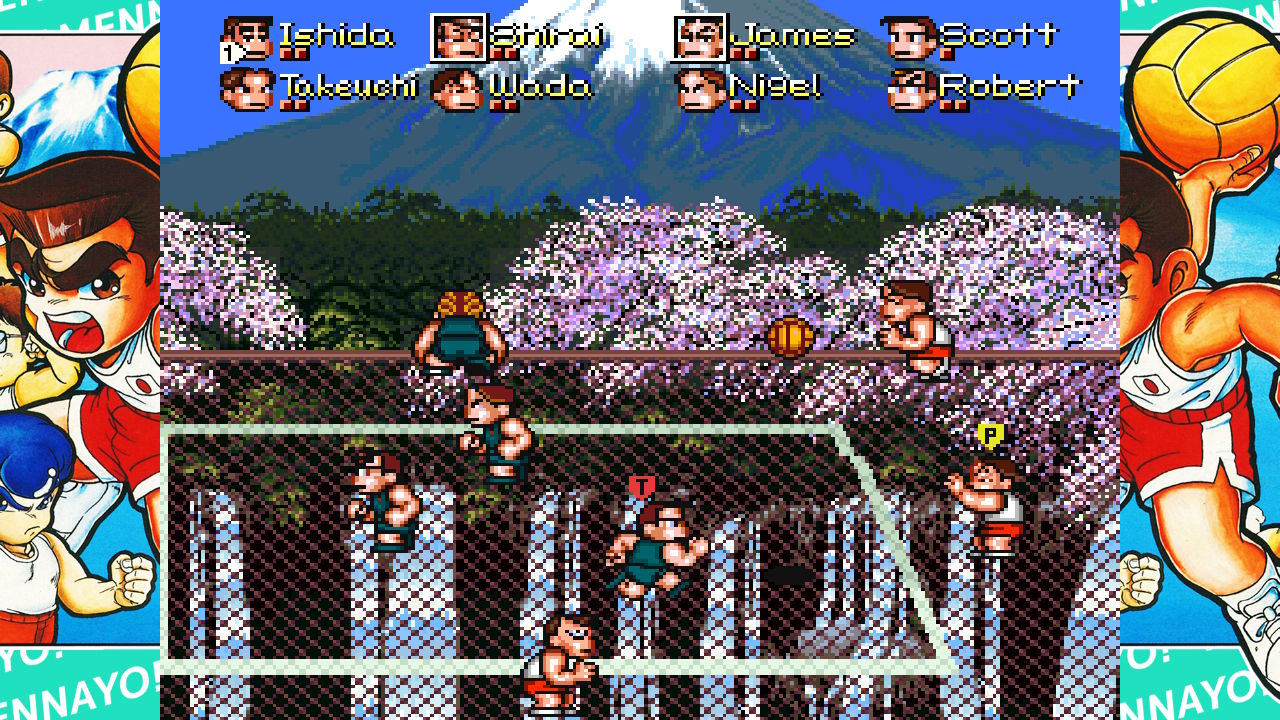The width and height of the screenshot is (1280, 720).
Task: Click the name label Ishida
Action: click(x=337, y=36)
